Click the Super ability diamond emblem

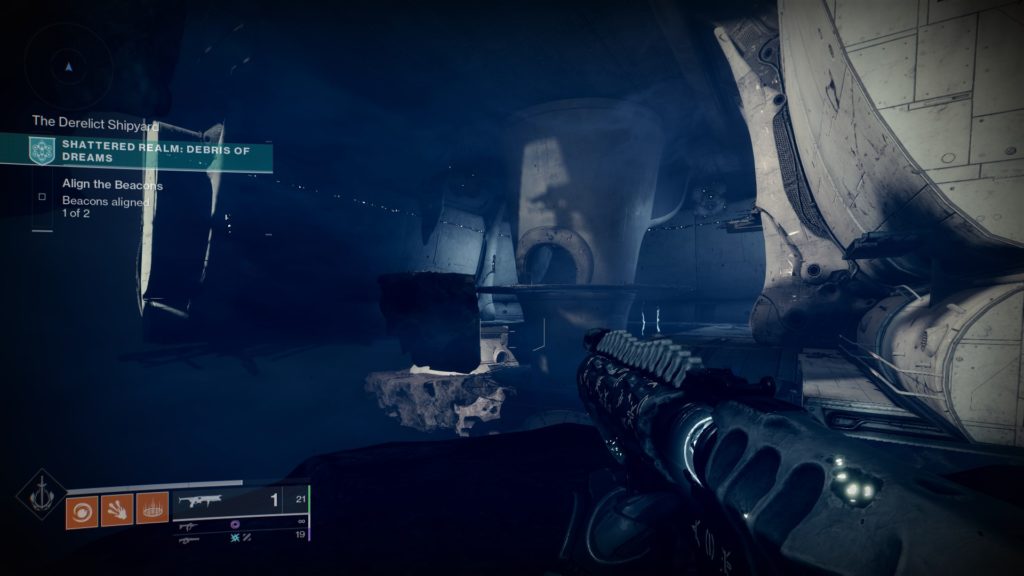tap(41, 495)
